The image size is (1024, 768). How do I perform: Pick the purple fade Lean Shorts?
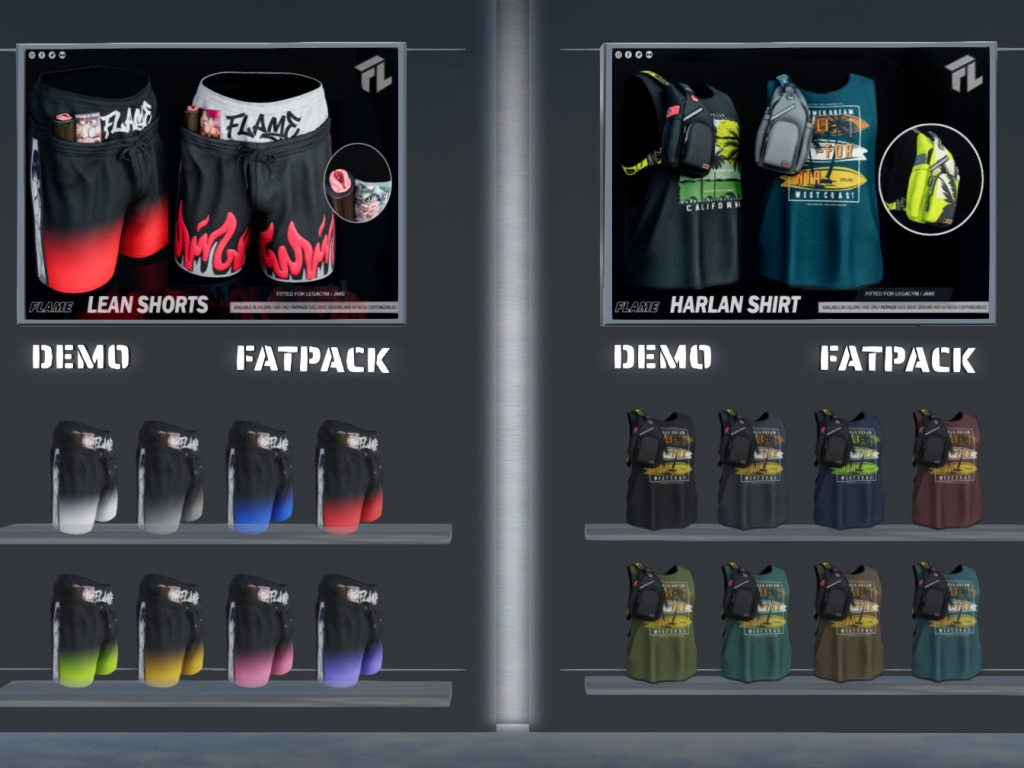(349, 629)
